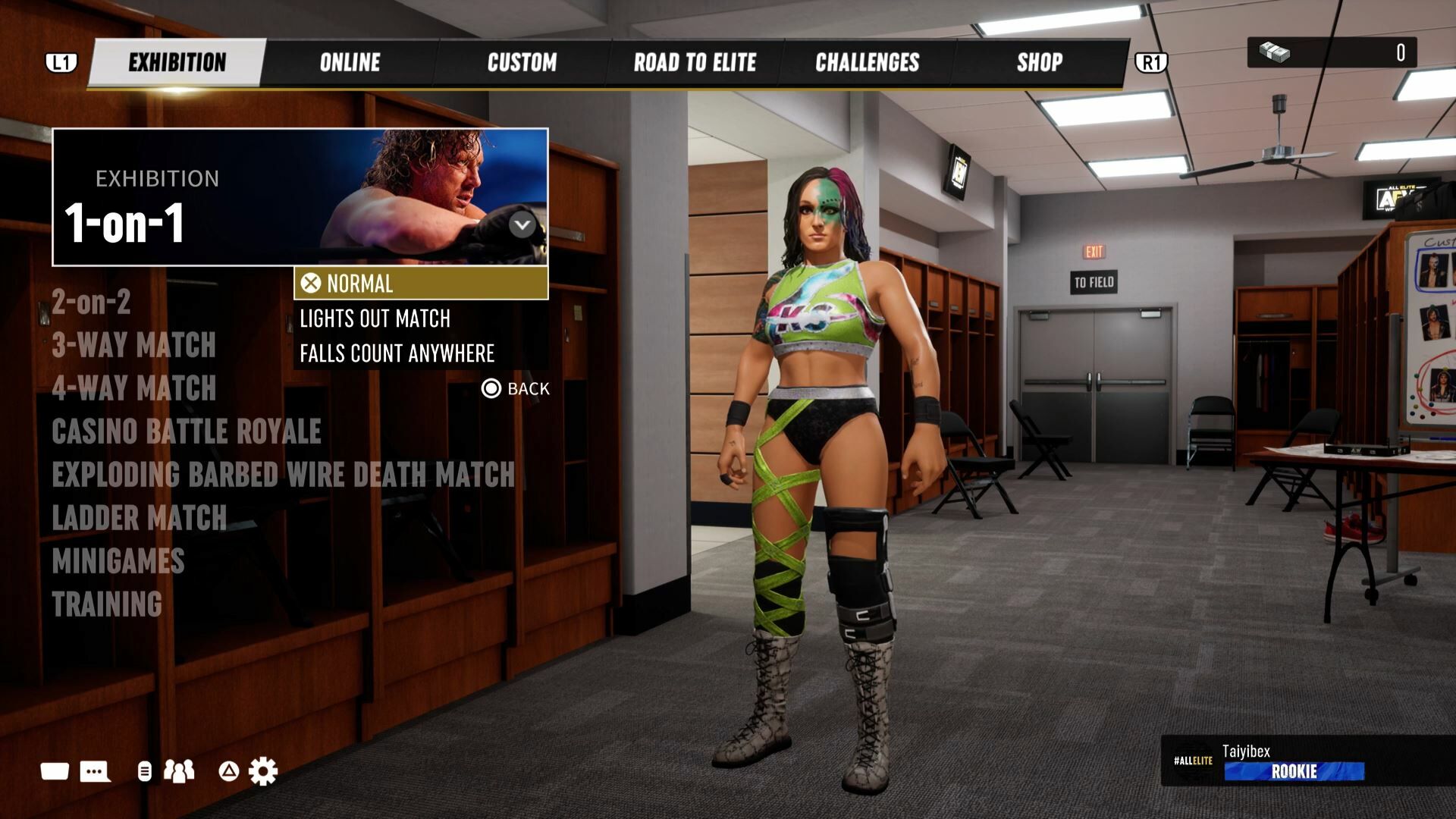The image size is (1456, 819).
Task: Open the Shop tab
Action: 1039,62
